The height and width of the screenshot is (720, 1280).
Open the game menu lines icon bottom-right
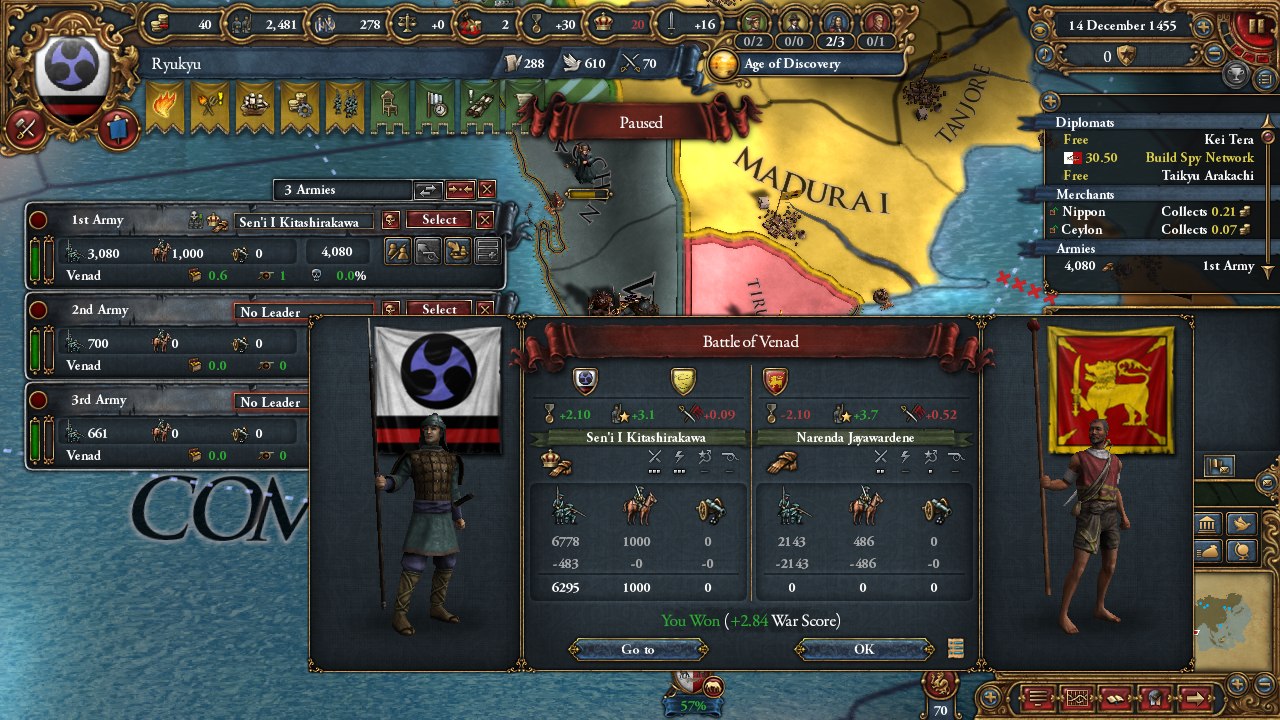1037,697
